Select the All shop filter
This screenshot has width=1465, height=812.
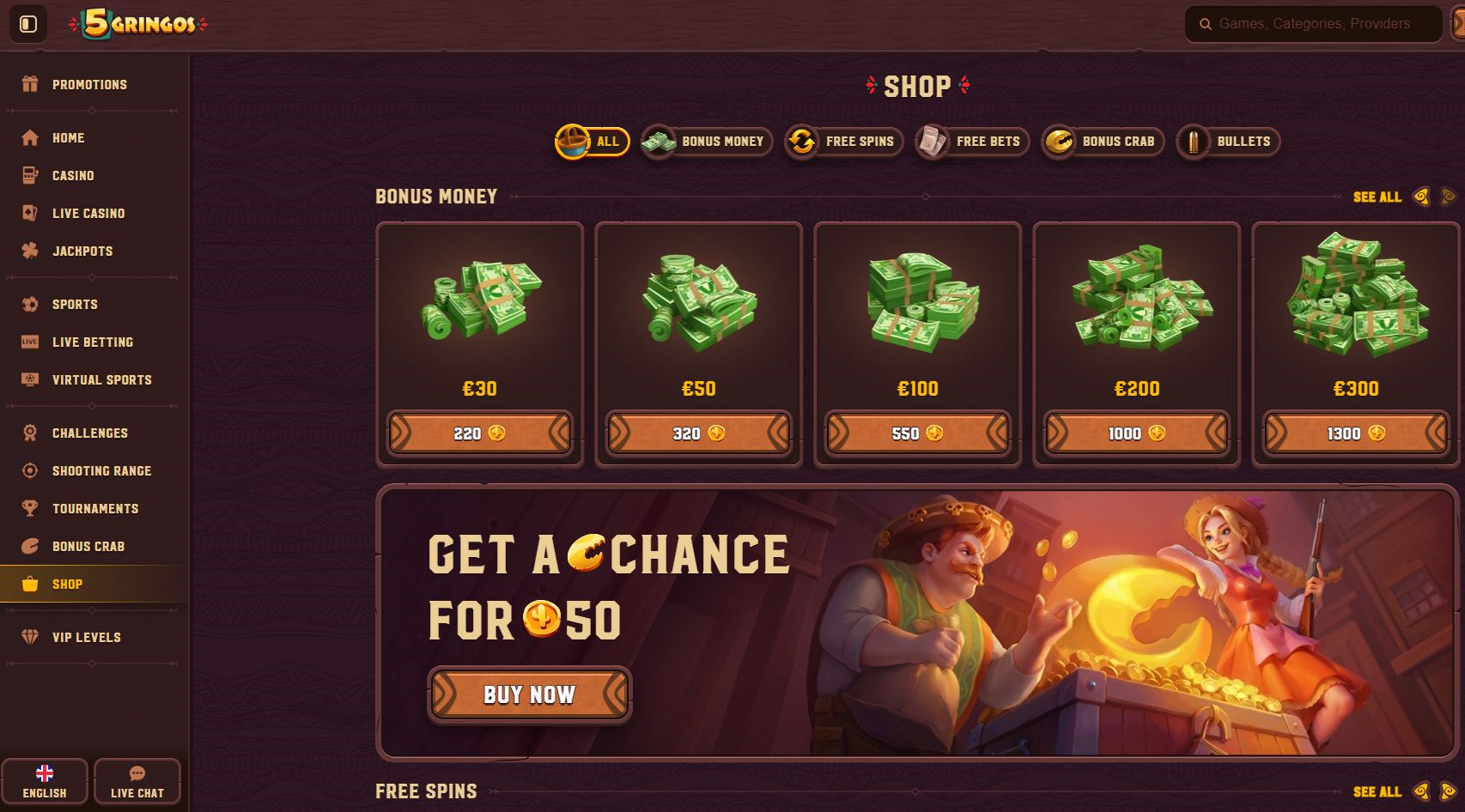(x=593, y=142)
